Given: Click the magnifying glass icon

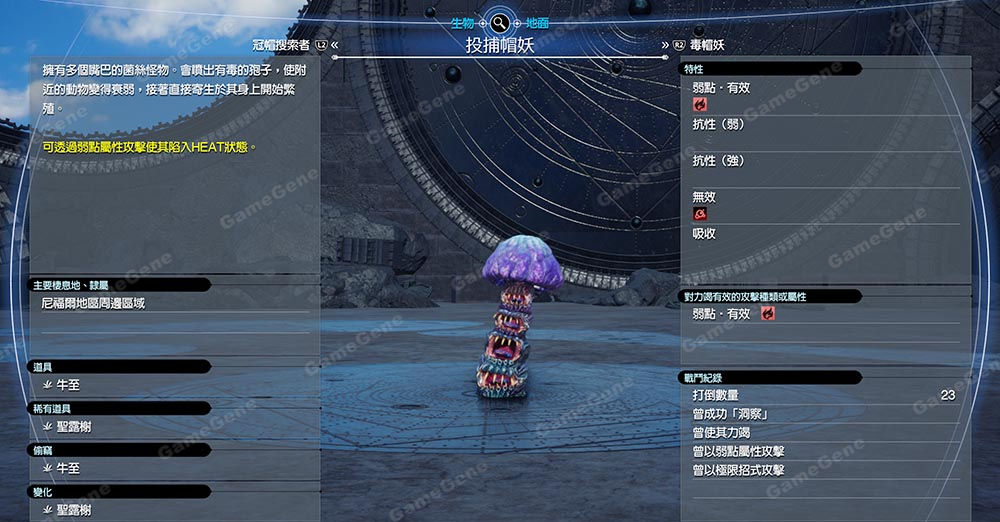Looking at the screenshot, I should pyautogui.click(x=500, y=21).
